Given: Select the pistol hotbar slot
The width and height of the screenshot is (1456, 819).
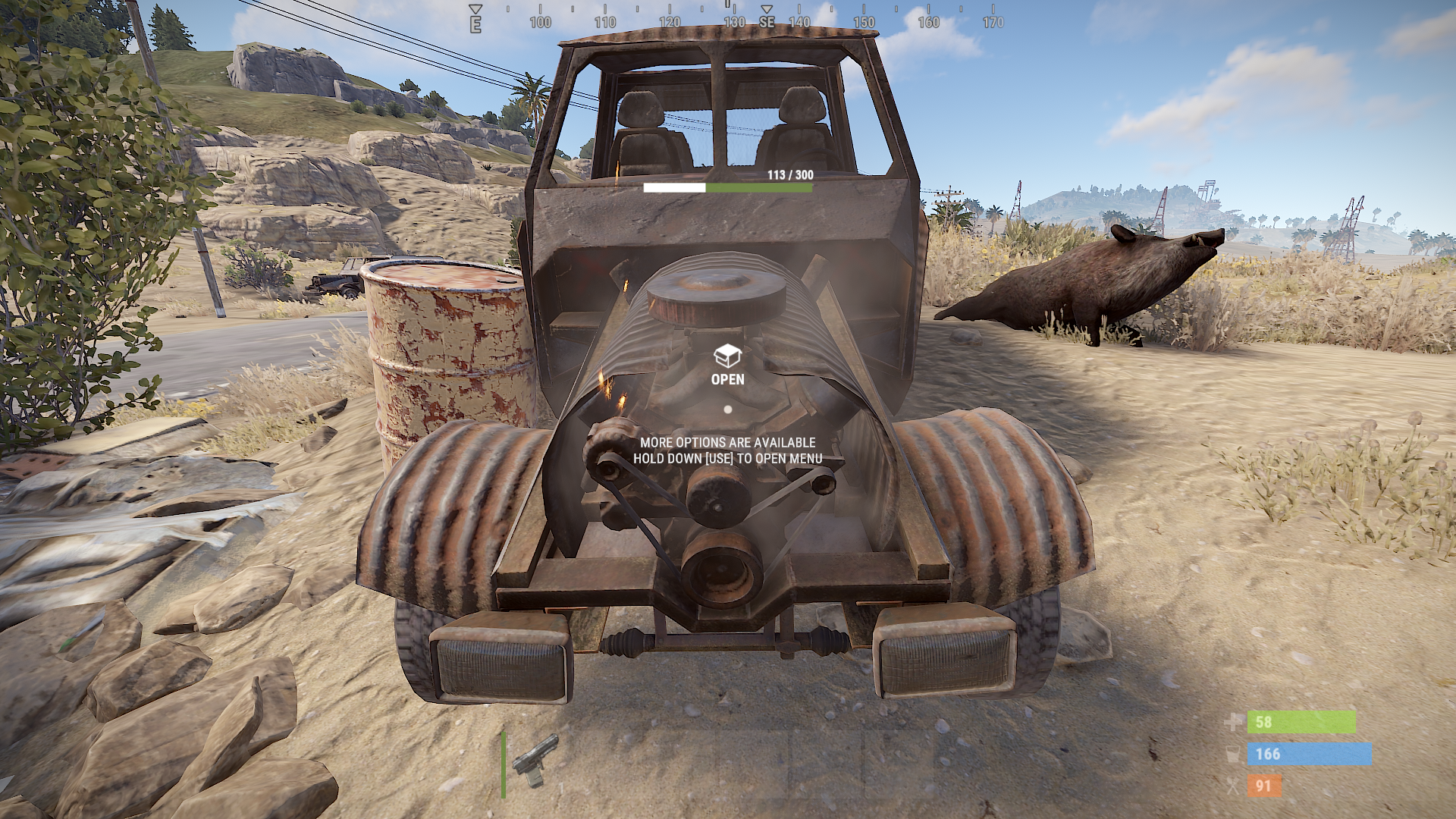Looking at the screenshot, I should [x=536, y=761].
